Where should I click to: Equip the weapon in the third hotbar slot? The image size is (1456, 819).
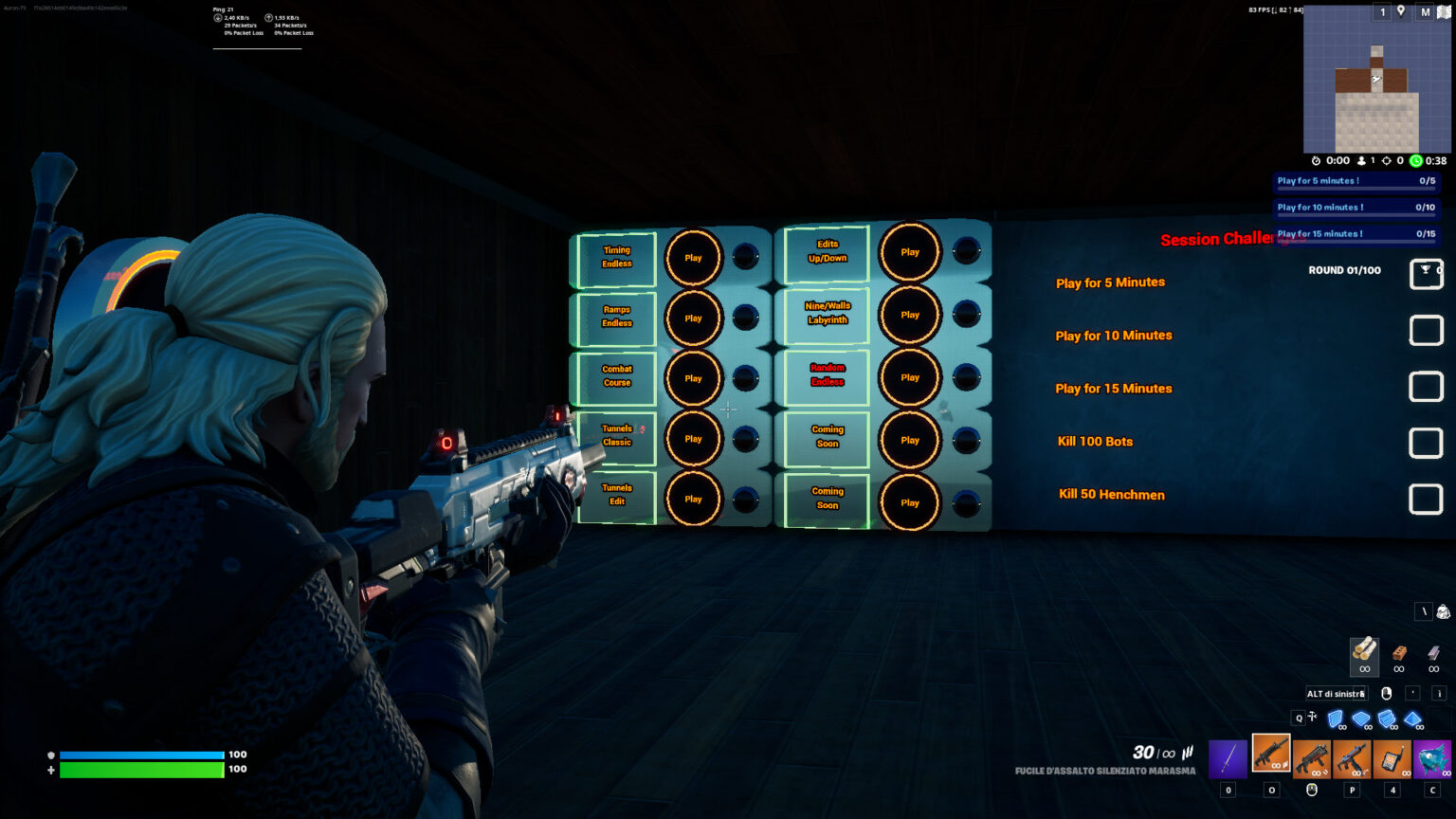pyautogui.click(x=1312, y=758)
